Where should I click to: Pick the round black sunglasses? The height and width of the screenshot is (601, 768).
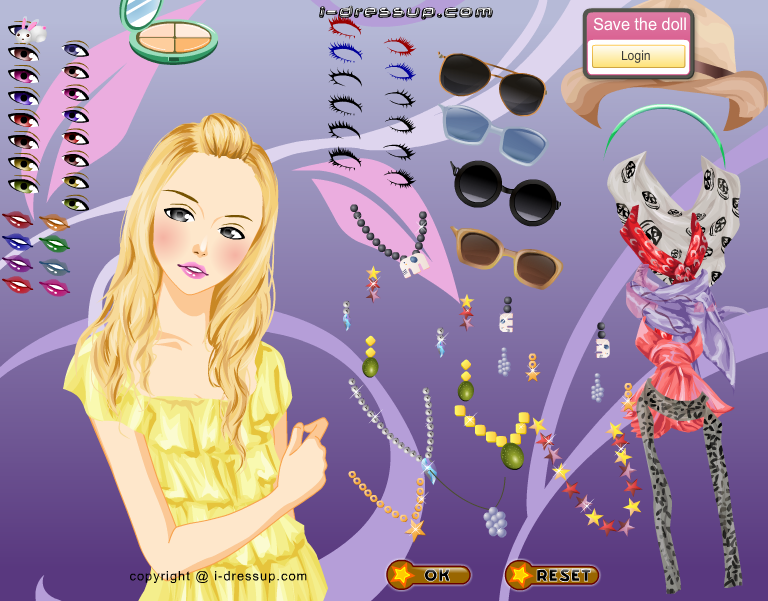[x=507, y=191]
